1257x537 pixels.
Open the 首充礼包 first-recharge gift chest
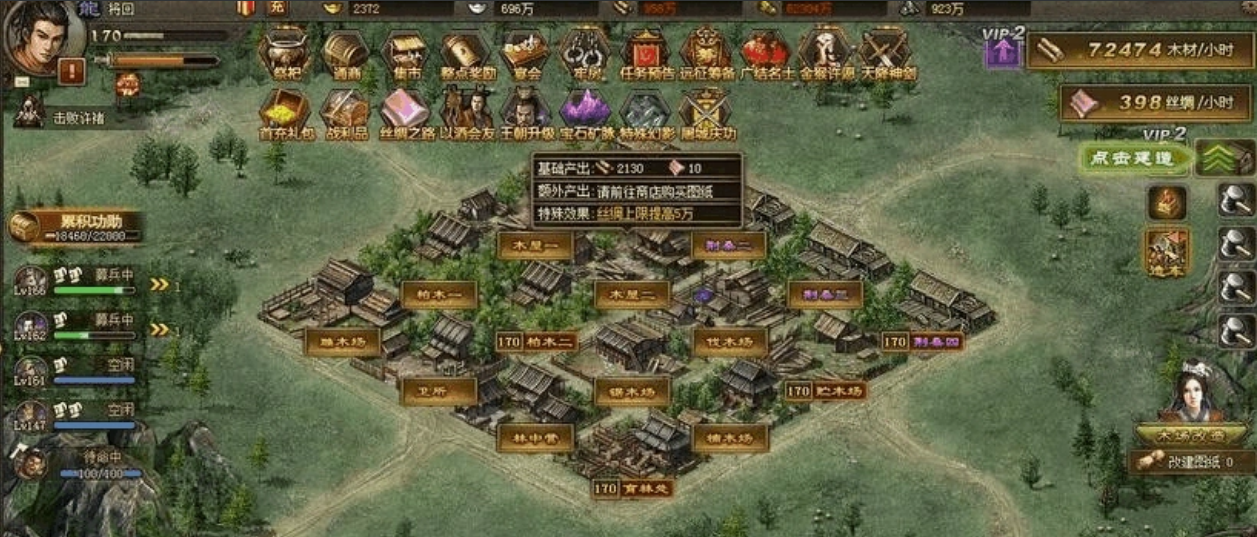[x=284, y=110]
